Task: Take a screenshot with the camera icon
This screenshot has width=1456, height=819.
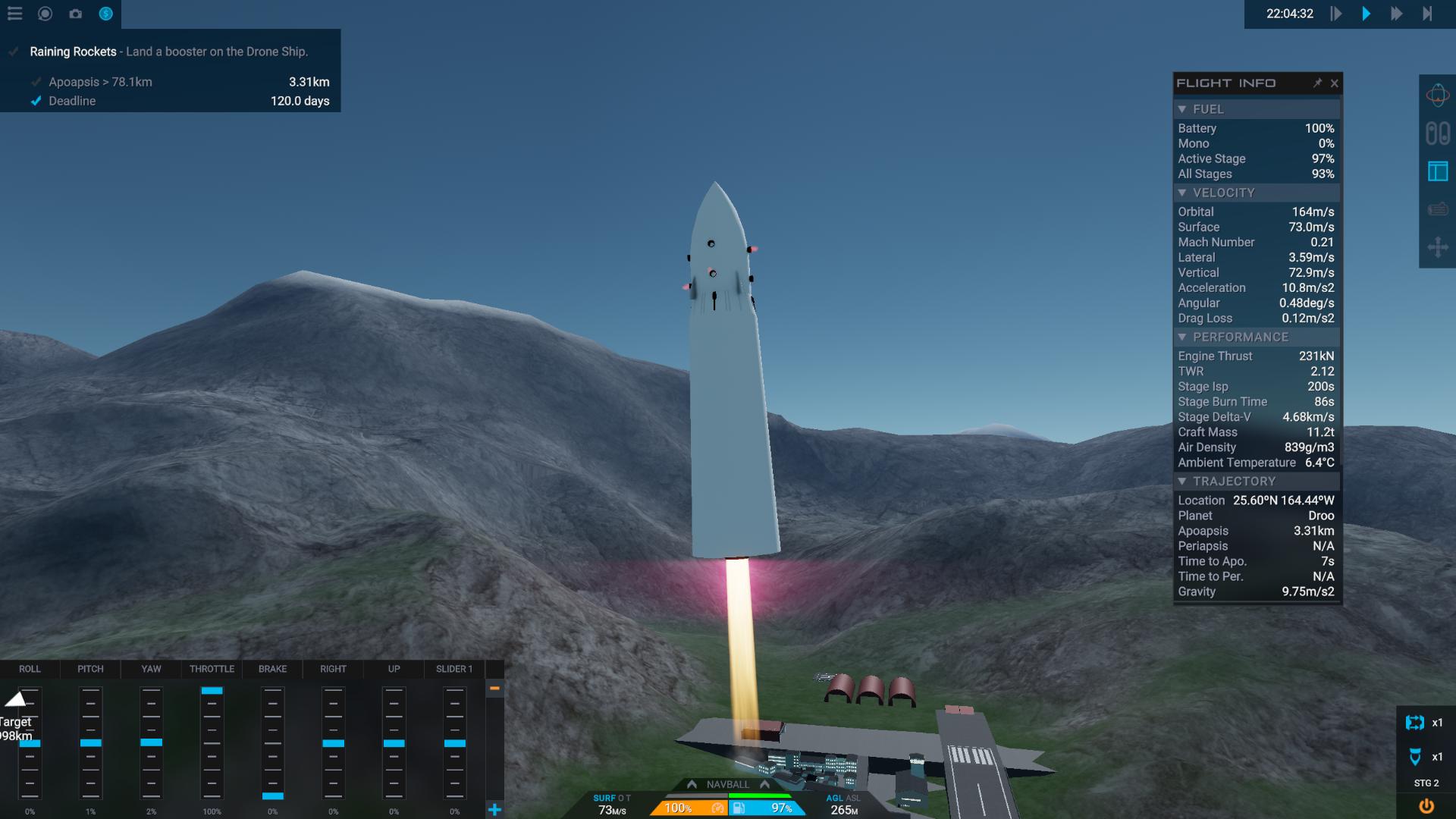Action: [75, 14]
